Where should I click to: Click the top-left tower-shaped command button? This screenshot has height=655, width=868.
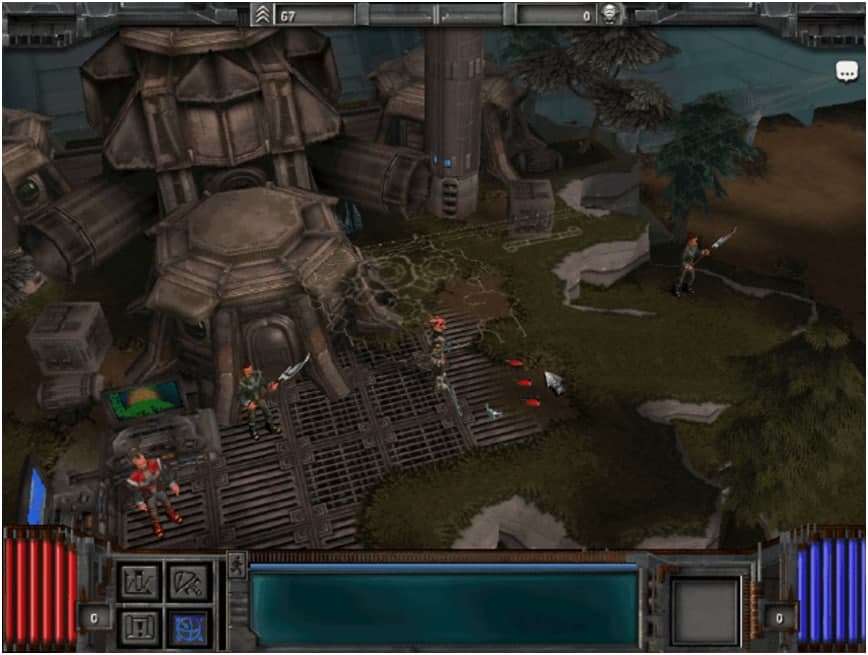click(139, 582)
